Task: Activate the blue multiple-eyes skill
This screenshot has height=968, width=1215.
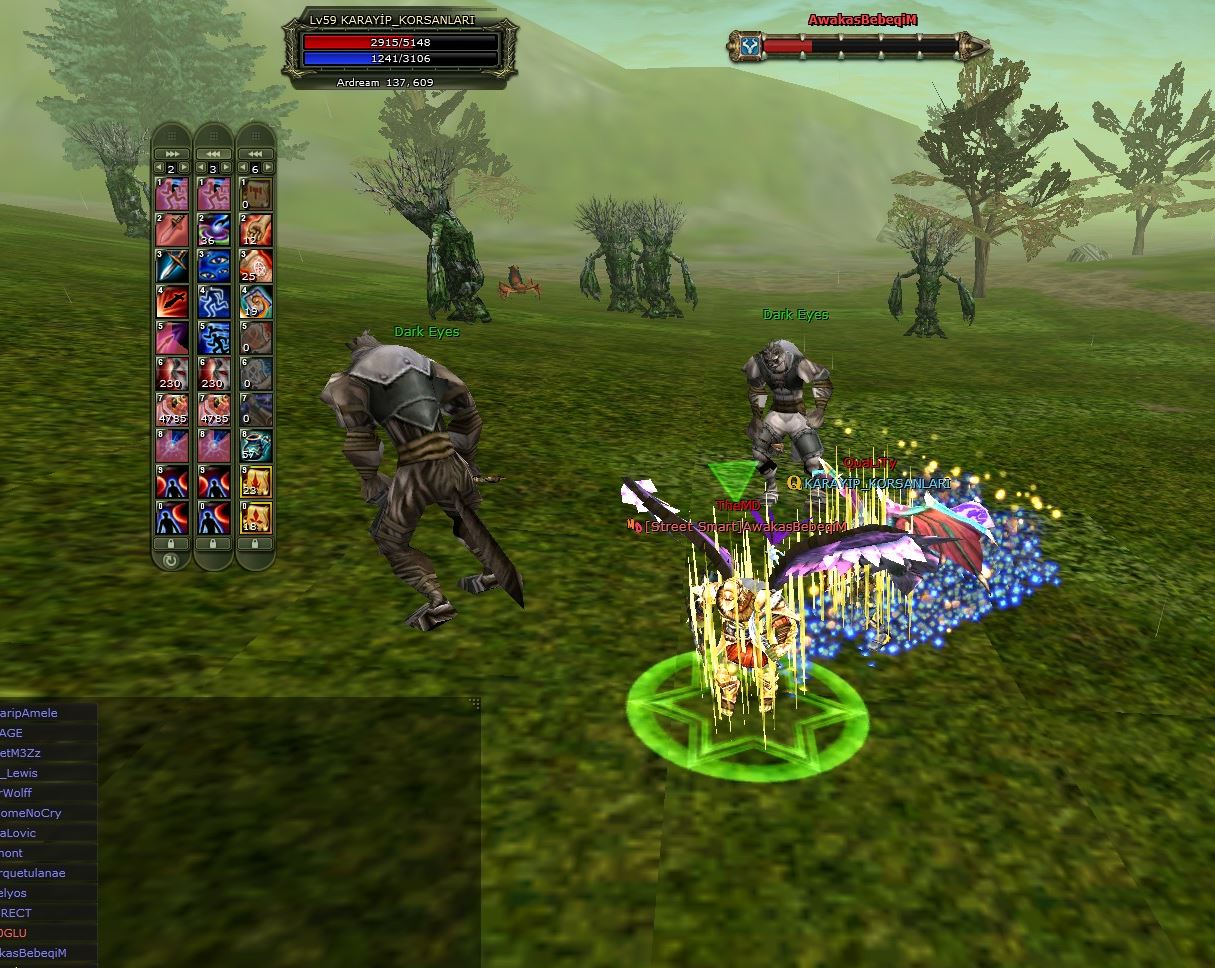Action: tap(213, 265)
